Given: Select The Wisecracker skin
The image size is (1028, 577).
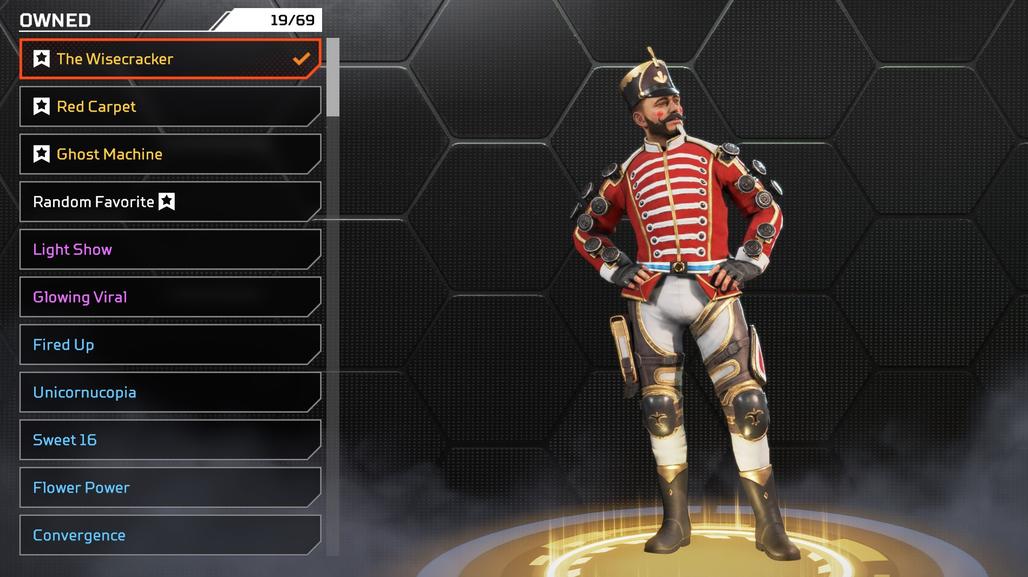Looking at the screenshot, I should [x=170, y=59].
